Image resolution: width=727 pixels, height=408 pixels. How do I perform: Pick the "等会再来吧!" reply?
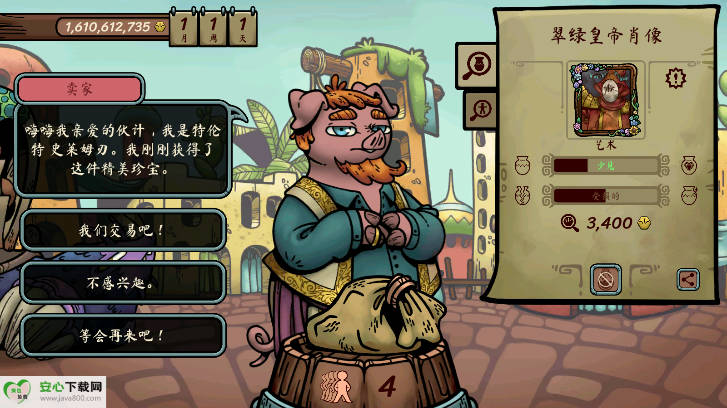tap(122, 335)
